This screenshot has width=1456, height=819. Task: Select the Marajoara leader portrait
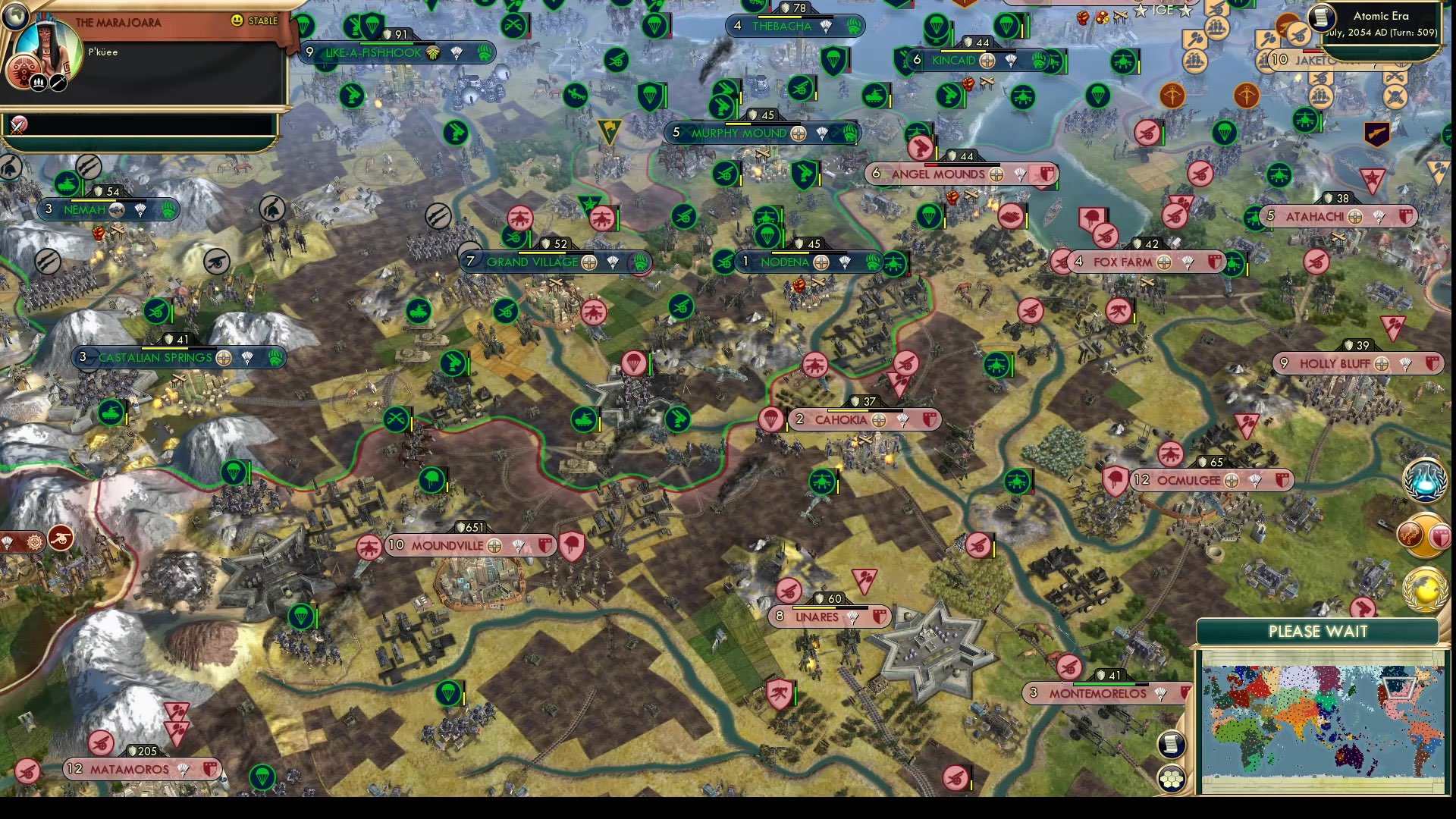point(48,41)
